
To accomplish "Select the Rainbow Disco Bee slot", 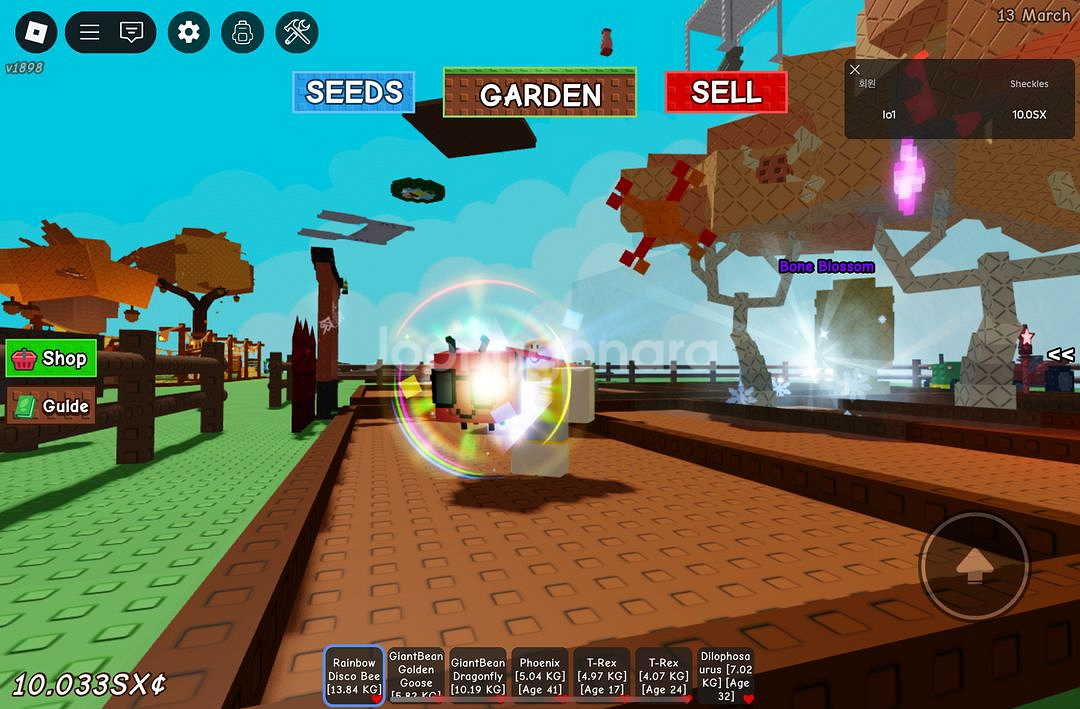I will 354,675.
